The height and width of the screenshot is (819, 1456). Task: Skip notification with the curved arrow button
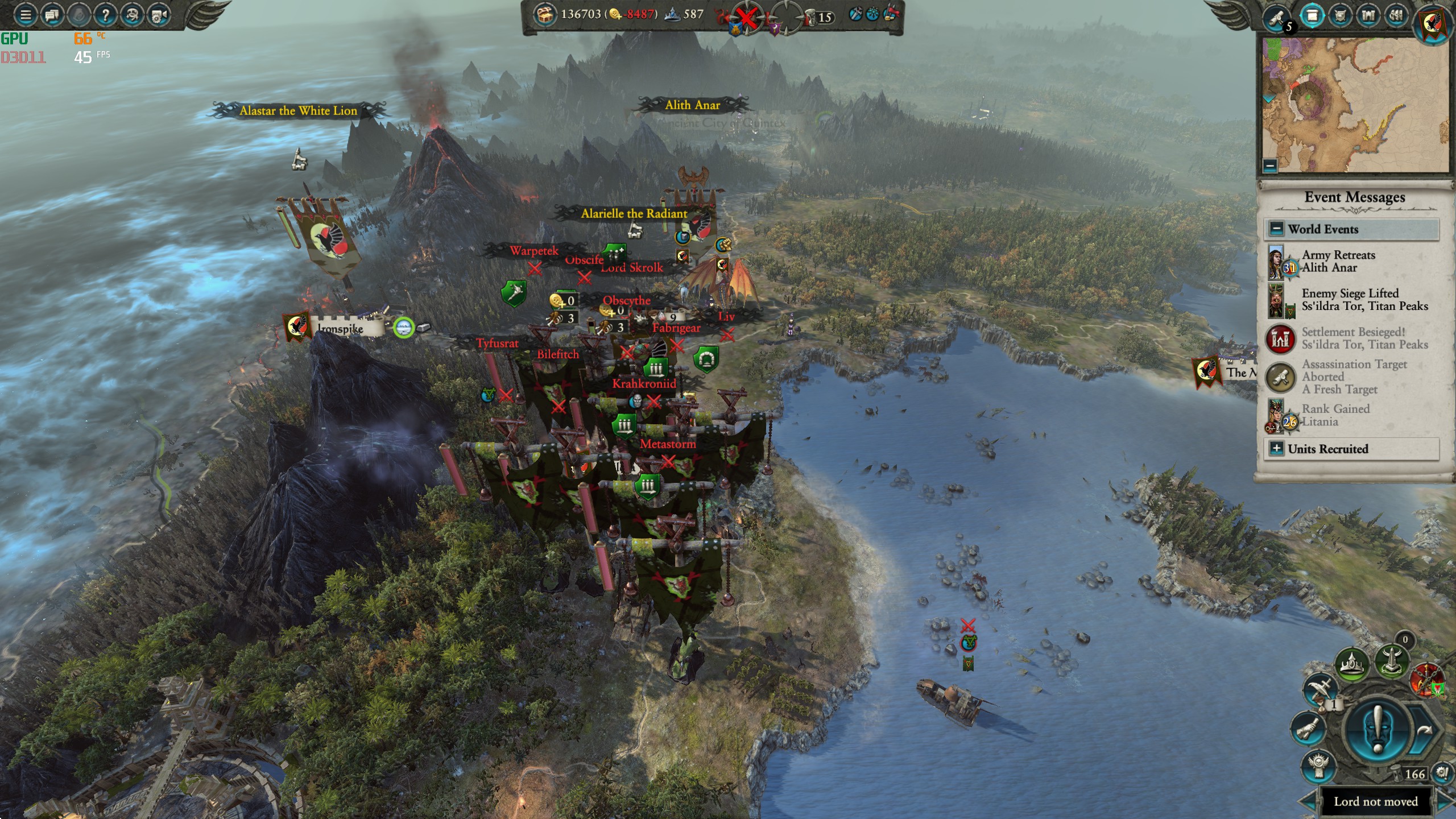coord(1424,731)
